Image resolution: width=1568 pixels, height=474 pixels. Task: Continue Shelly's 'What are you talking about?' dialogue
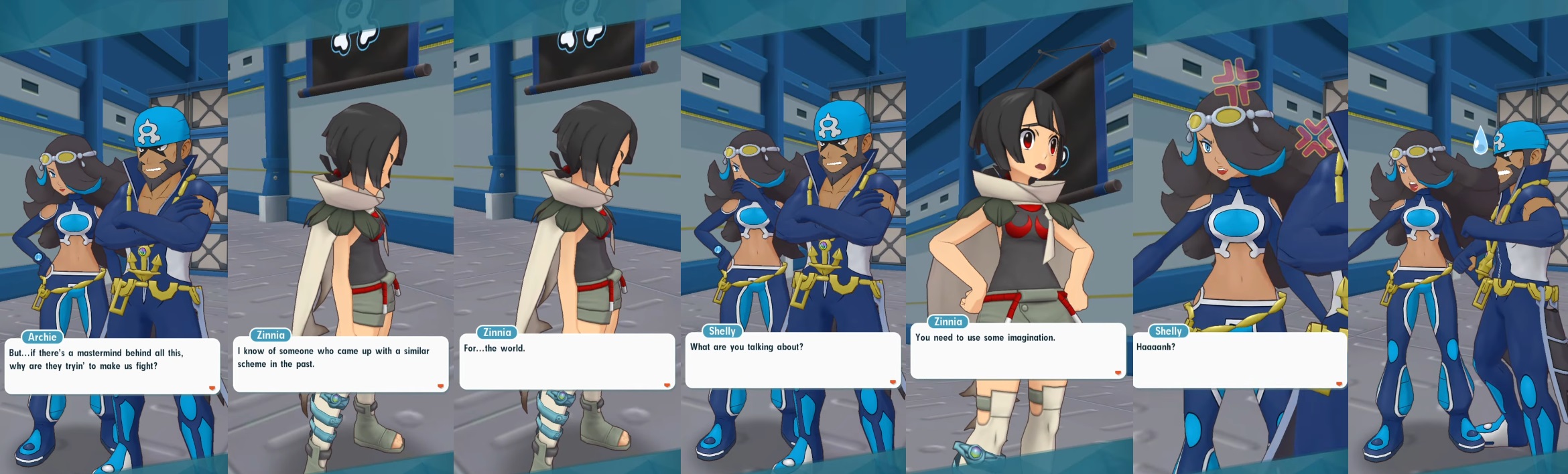(792, 360)
